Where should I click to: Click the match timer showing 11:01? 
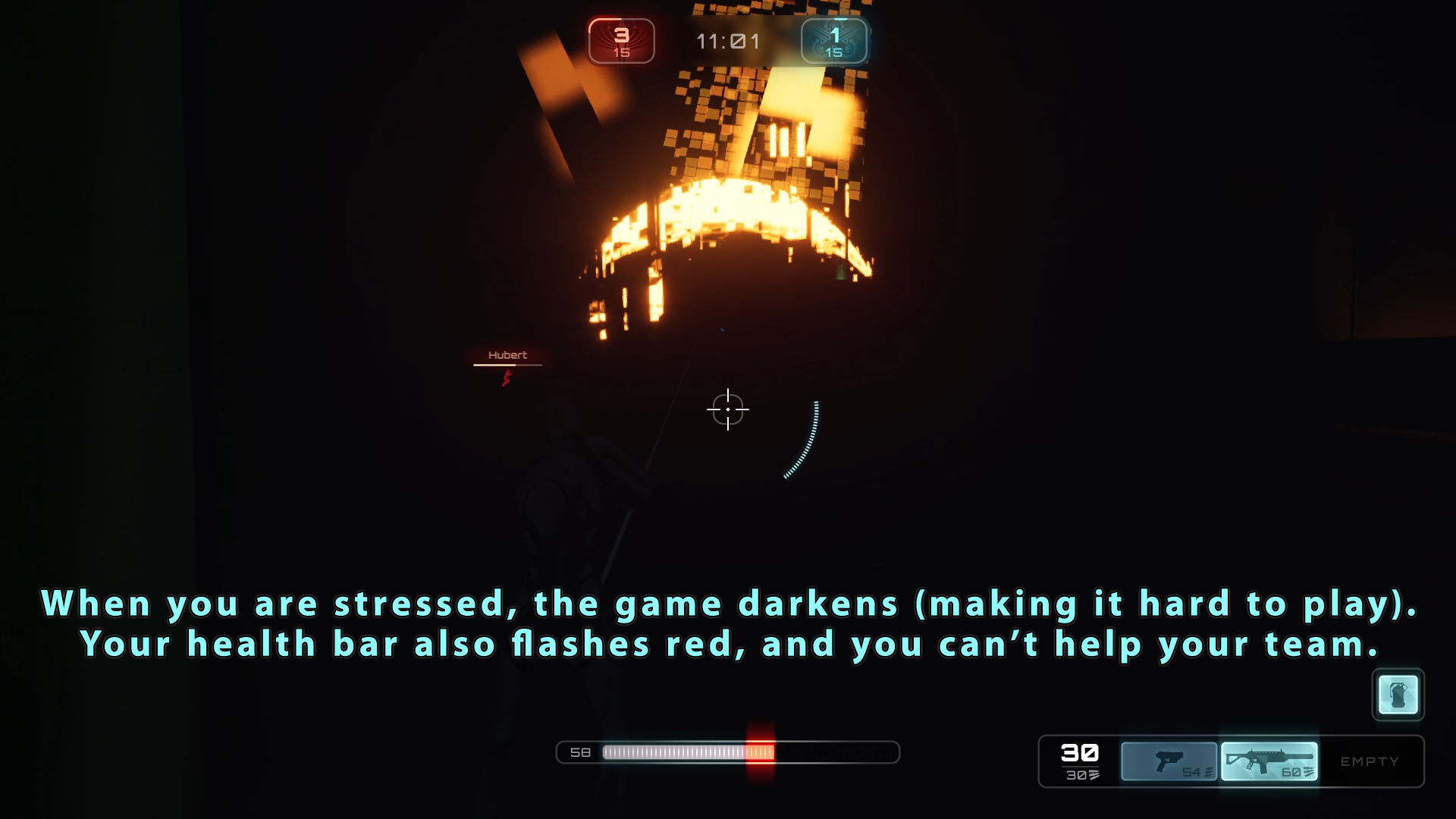(729, 42)
